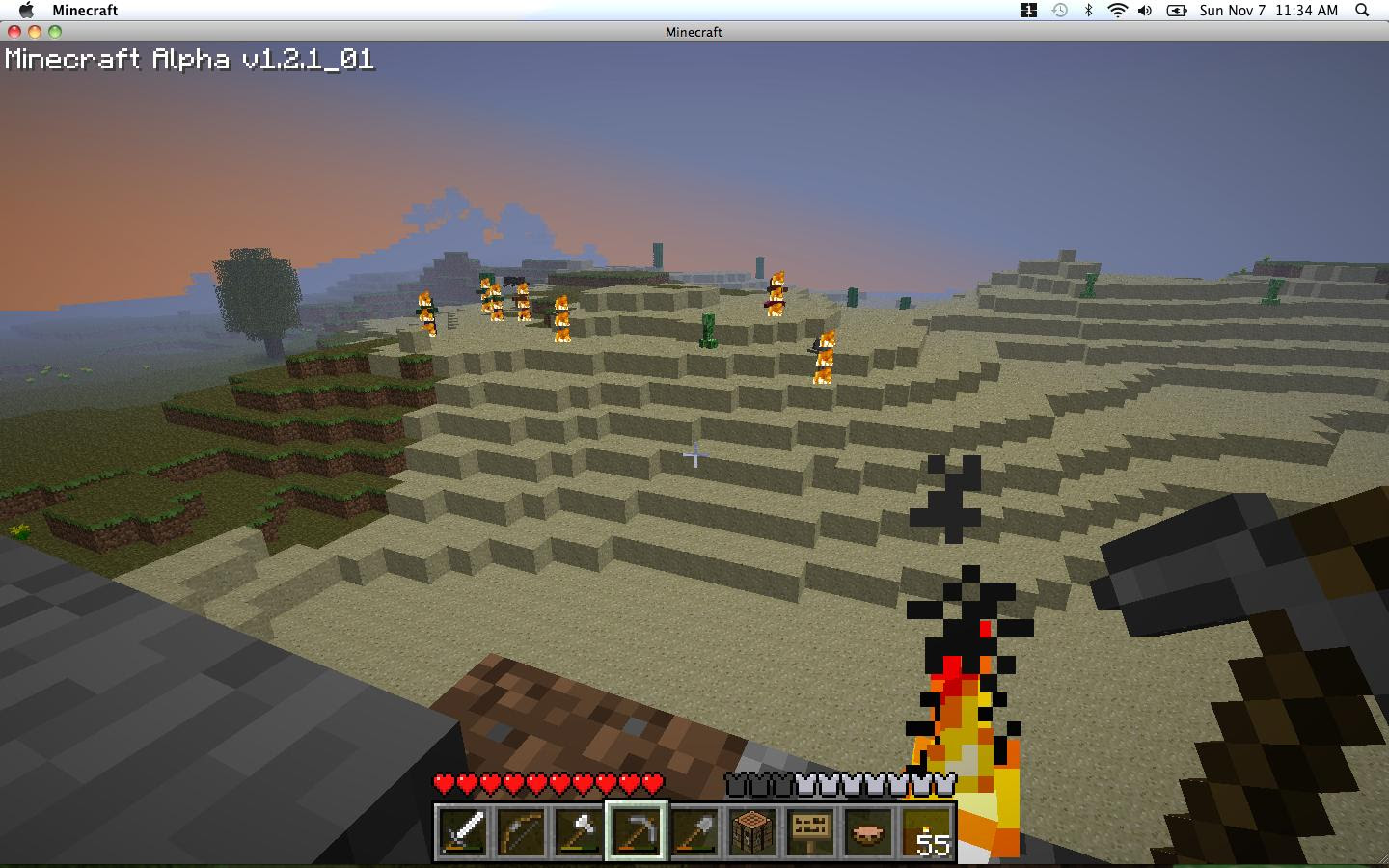
Task: Open the Spotlight search icon
Action: click(x=1362, y=10)
